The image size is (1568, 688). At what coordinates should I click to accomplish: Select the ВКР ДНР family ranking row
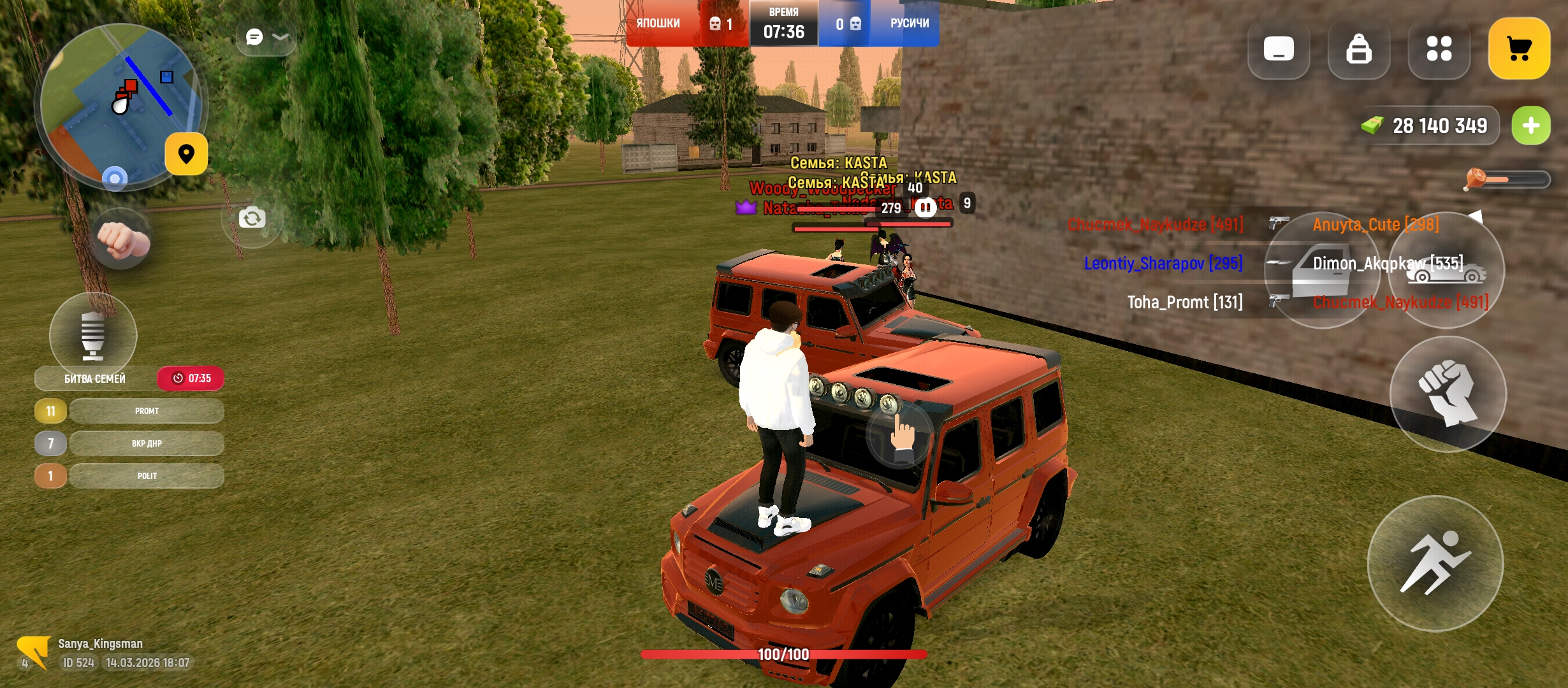pyautogui.click(x=147, y=443)
